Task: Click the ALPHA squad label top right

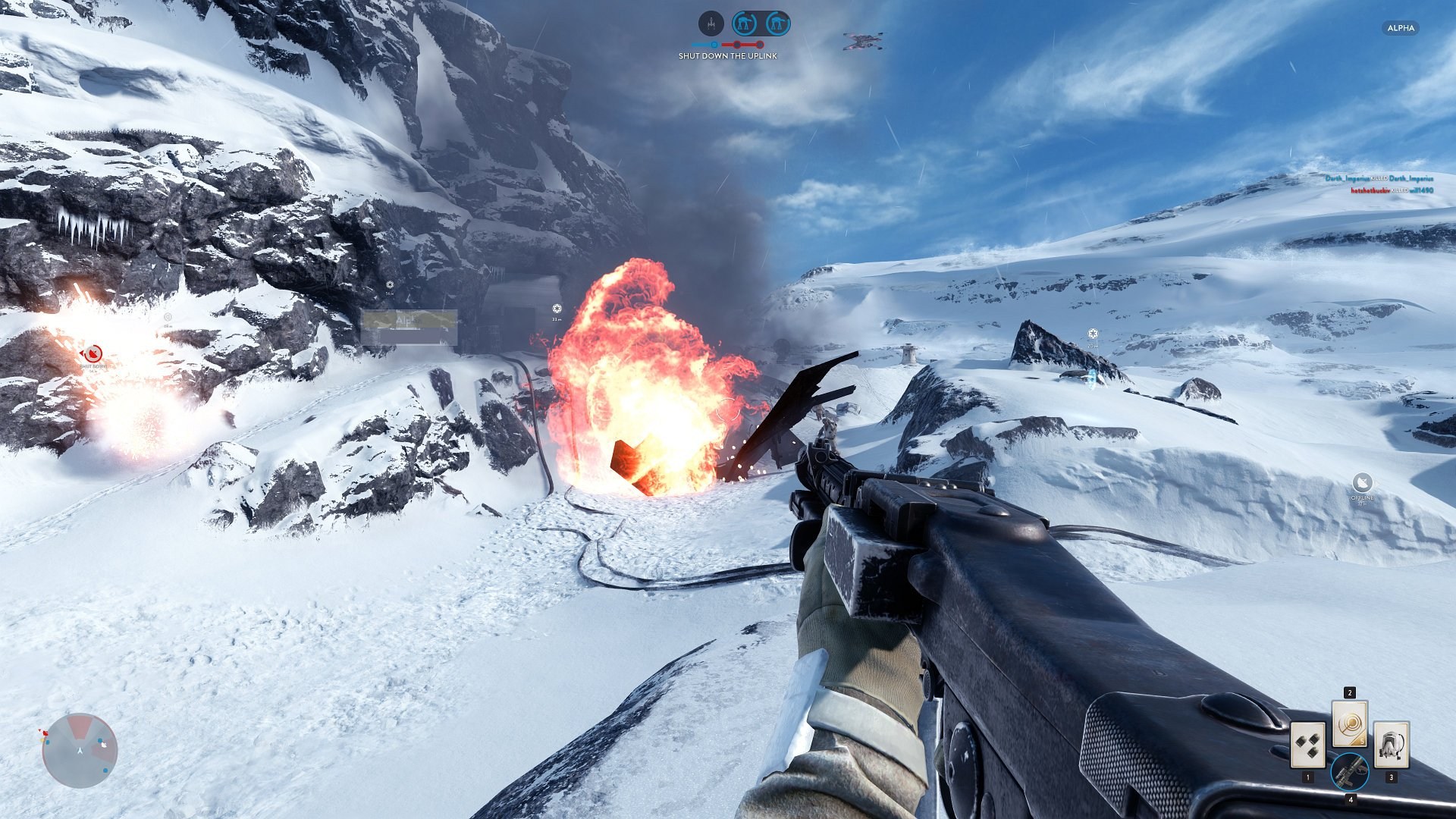Action: pos(1402,29)
